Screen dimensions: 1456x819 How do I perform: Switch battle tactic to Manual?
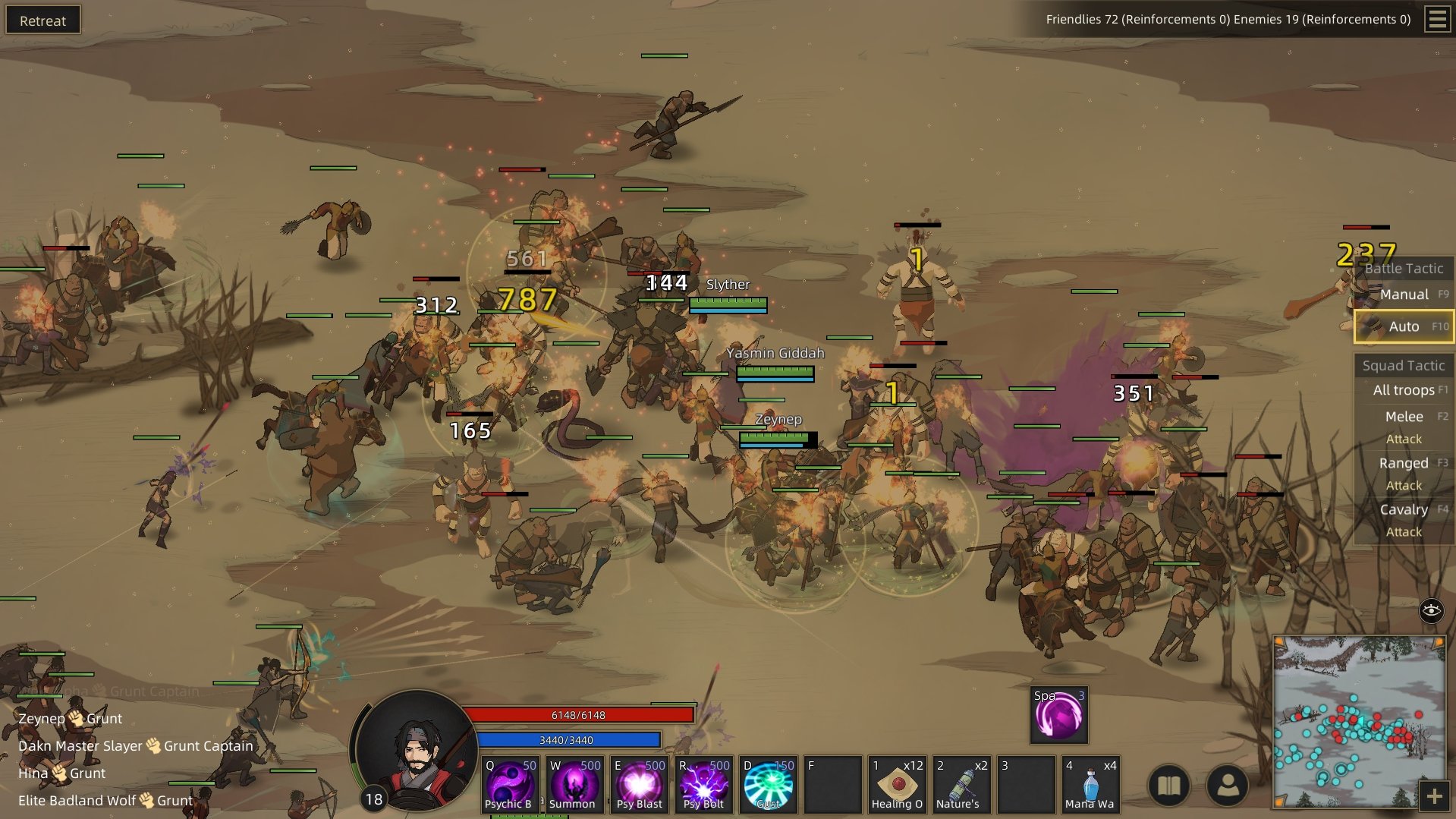(1404, 295)
